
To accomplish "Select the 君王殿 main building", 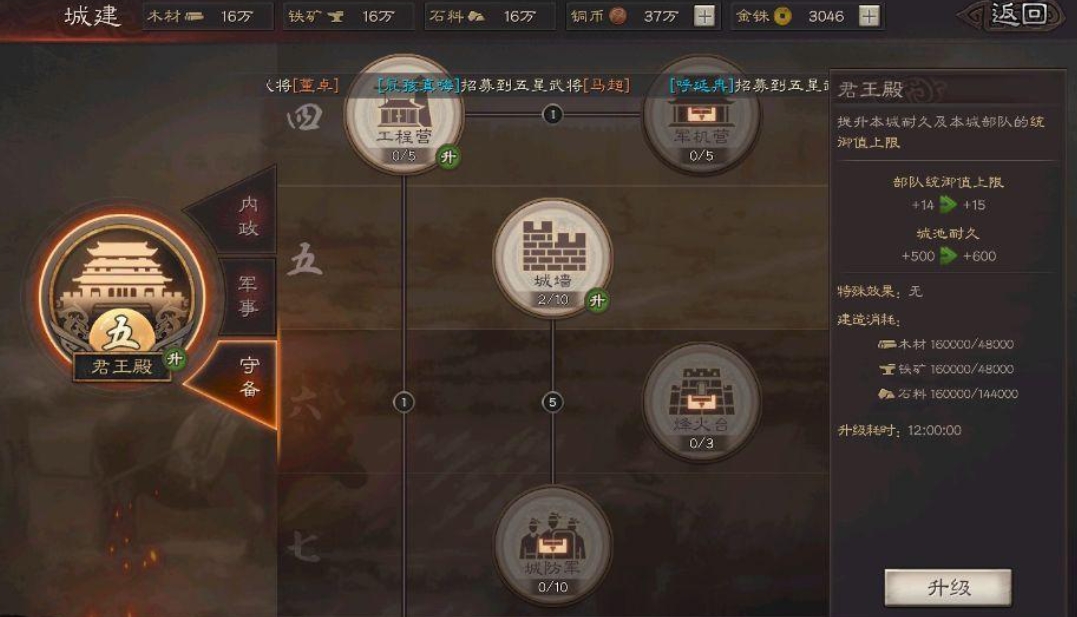I will pyautogui.click(x=121, y=290).
